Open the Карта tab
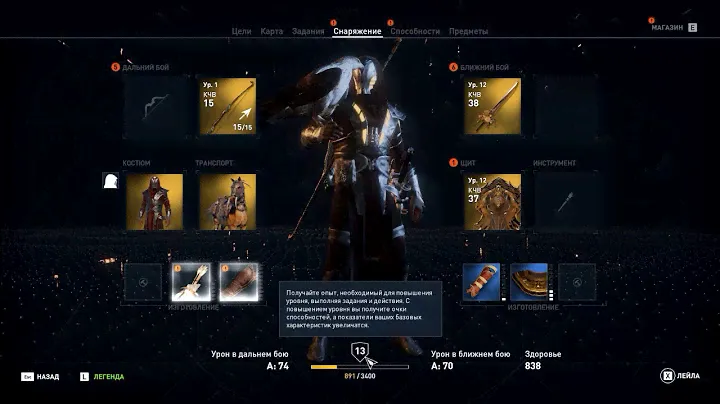The width and height of the screenshot is (720, 404). point(271,31)
